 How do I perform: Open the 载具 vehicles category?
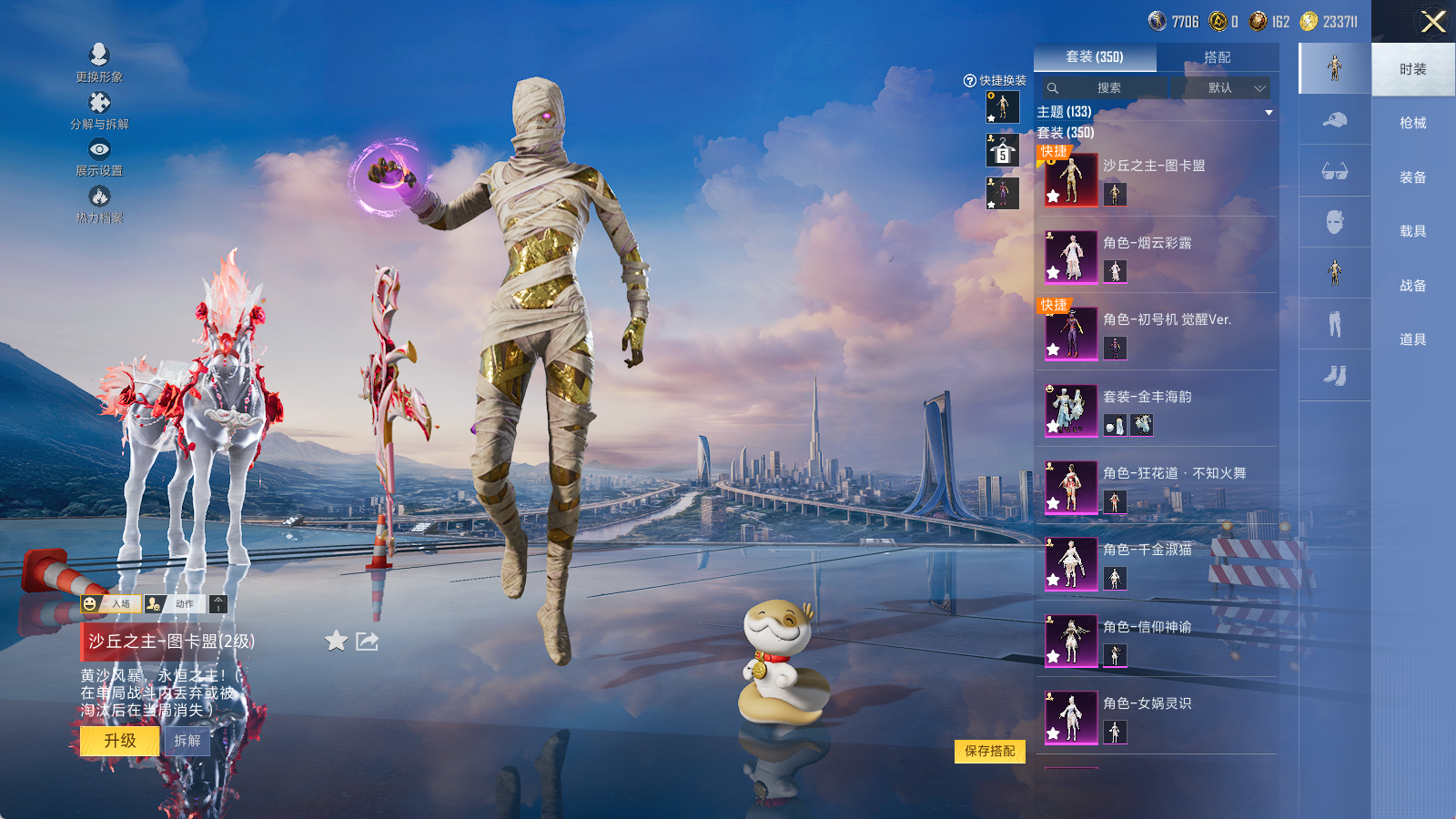coord(1412,231)
